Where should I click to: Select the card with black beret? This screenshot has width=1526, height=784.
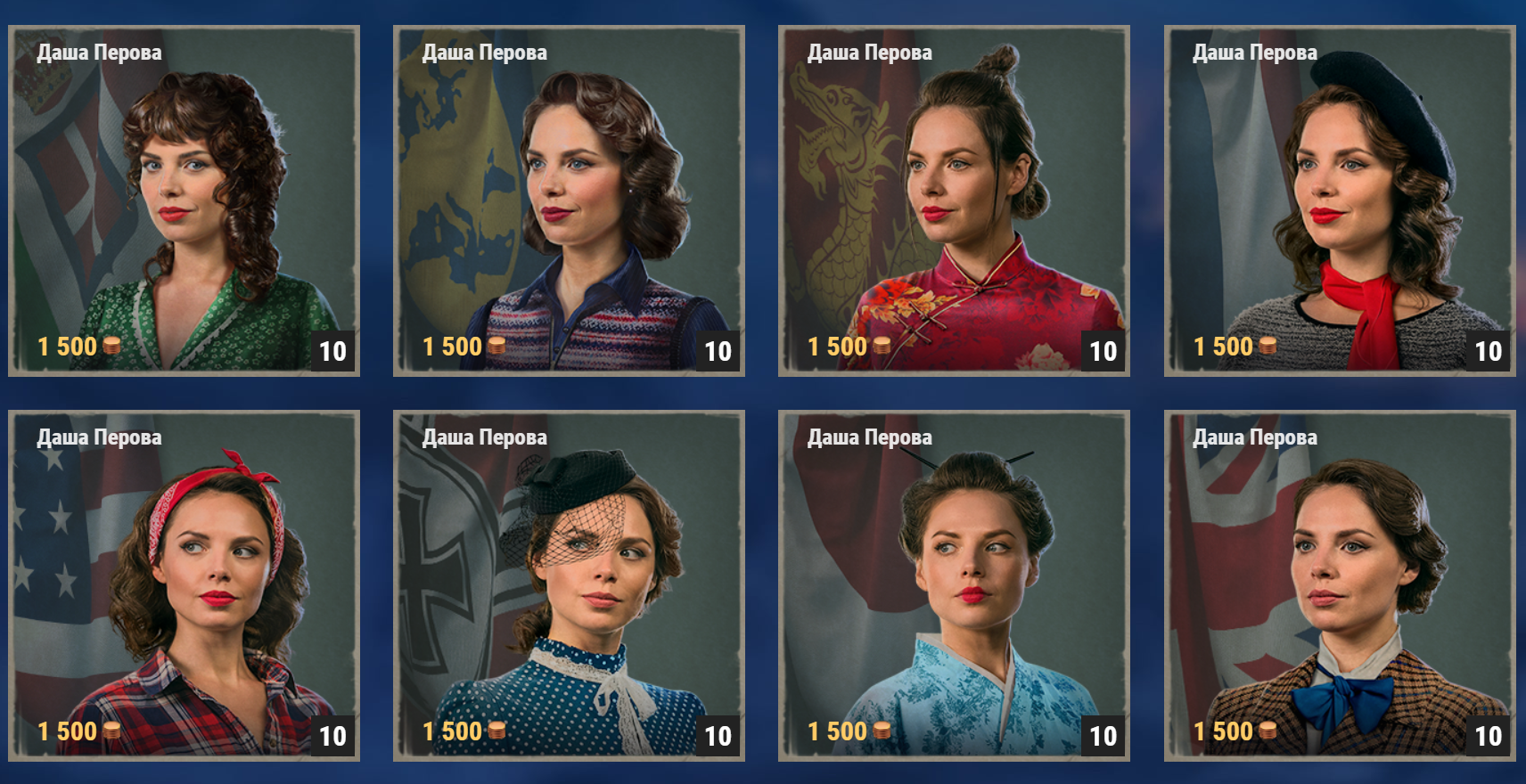[1339, 200]
